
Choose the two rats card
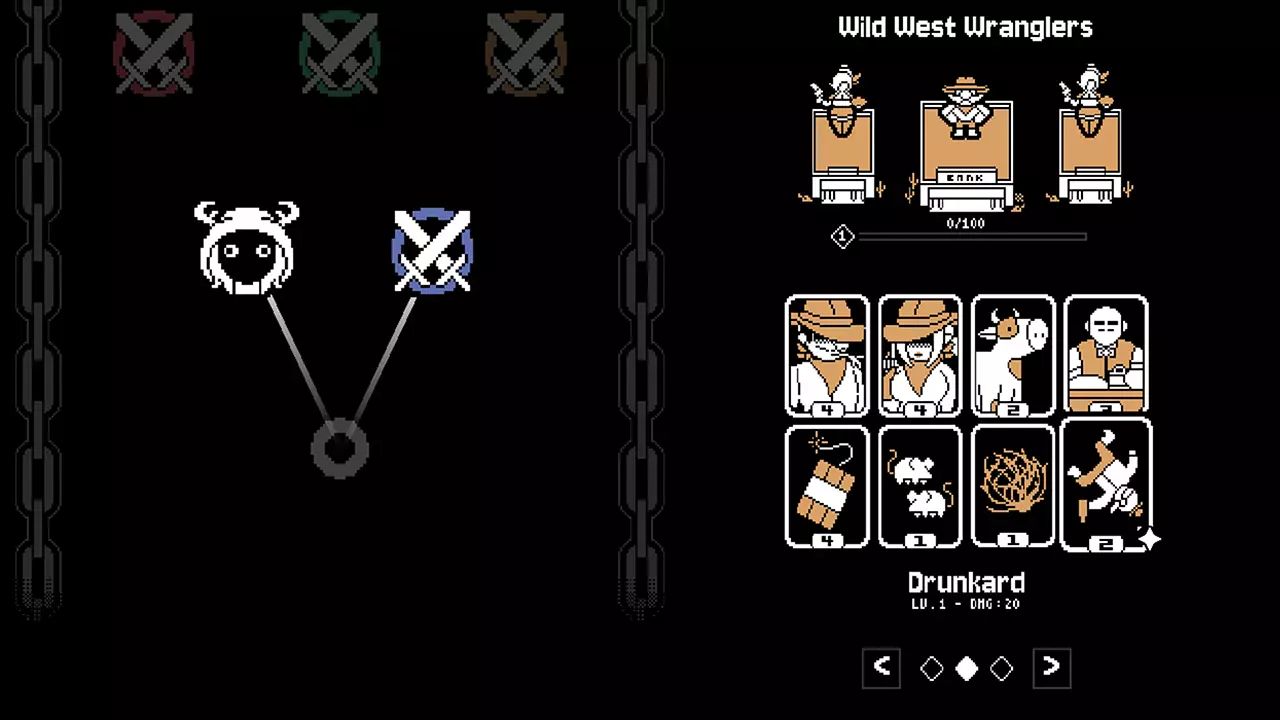[920, 487]
